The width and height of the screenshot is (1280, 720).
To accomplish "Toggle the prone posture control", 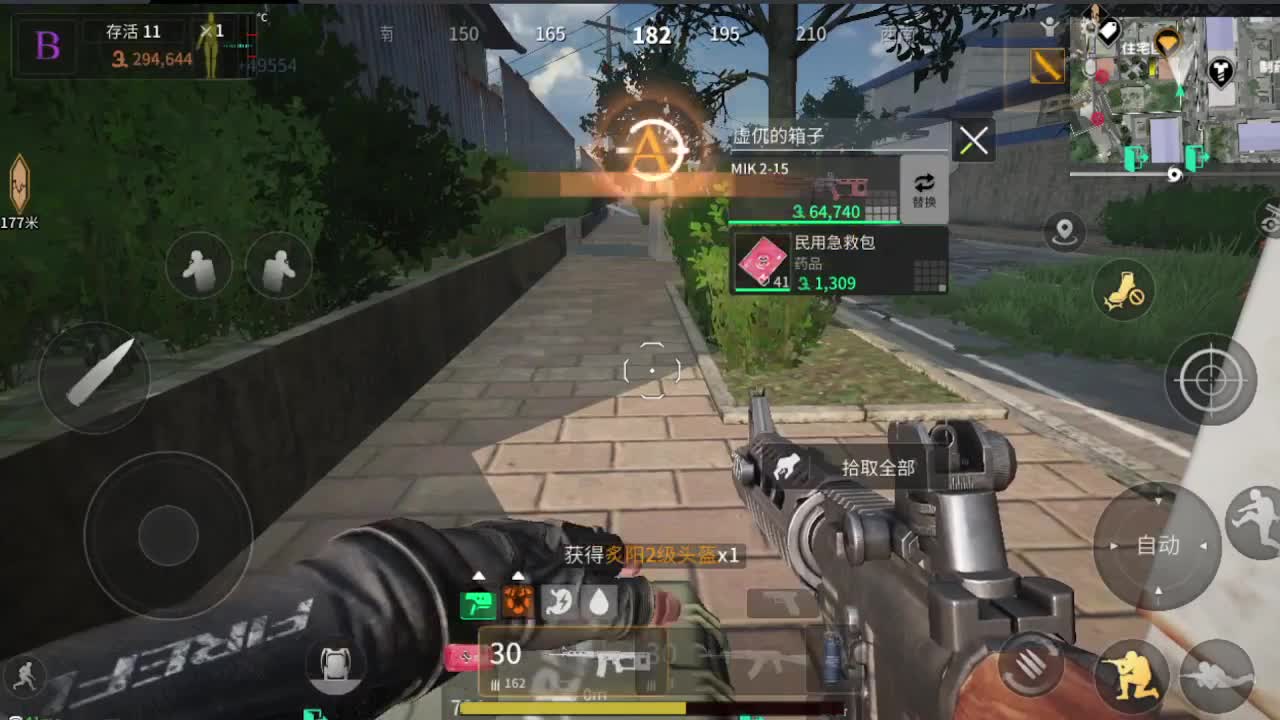I will (1215, 673).
